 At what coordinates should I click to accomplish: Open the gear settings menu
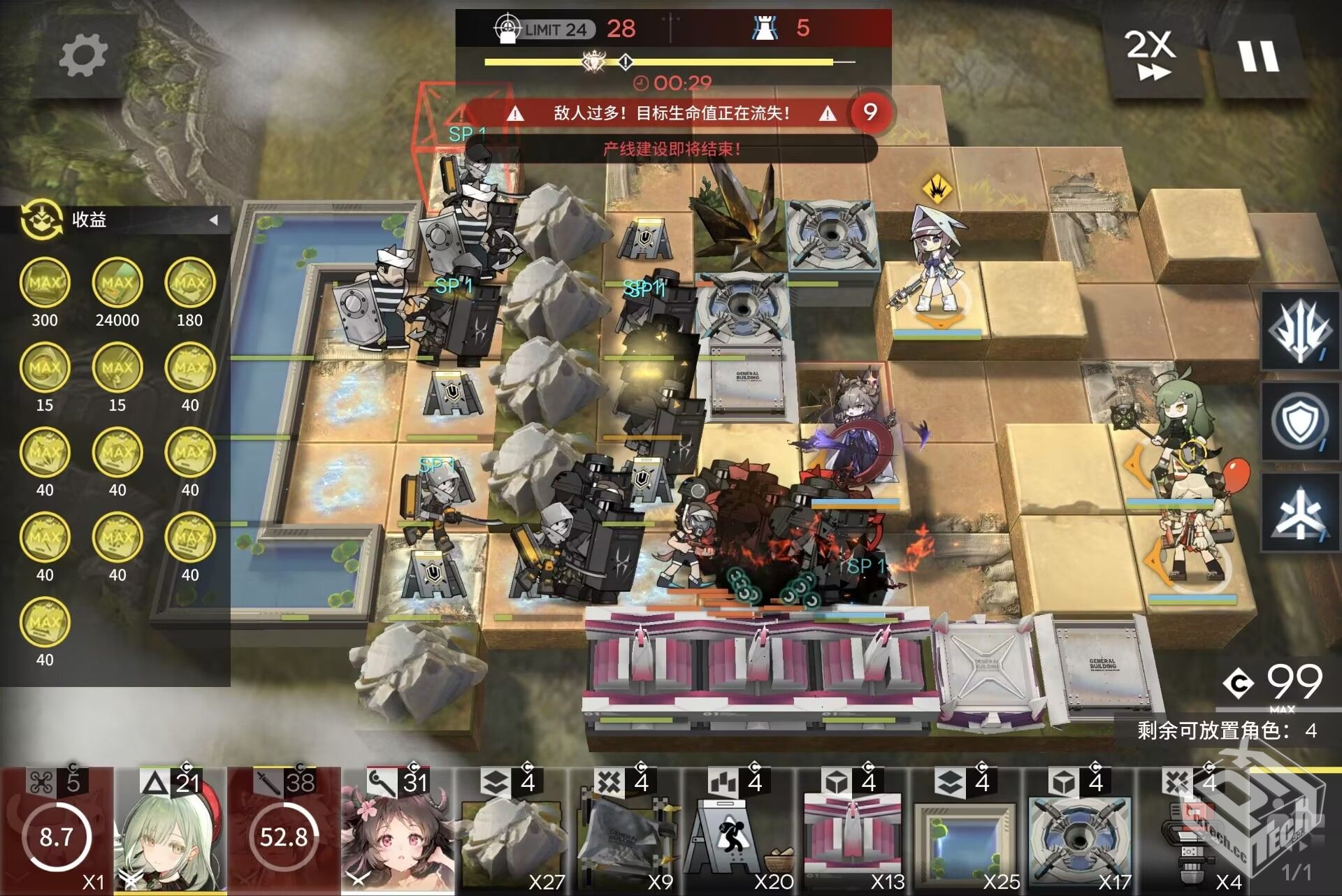click(82, 56)
